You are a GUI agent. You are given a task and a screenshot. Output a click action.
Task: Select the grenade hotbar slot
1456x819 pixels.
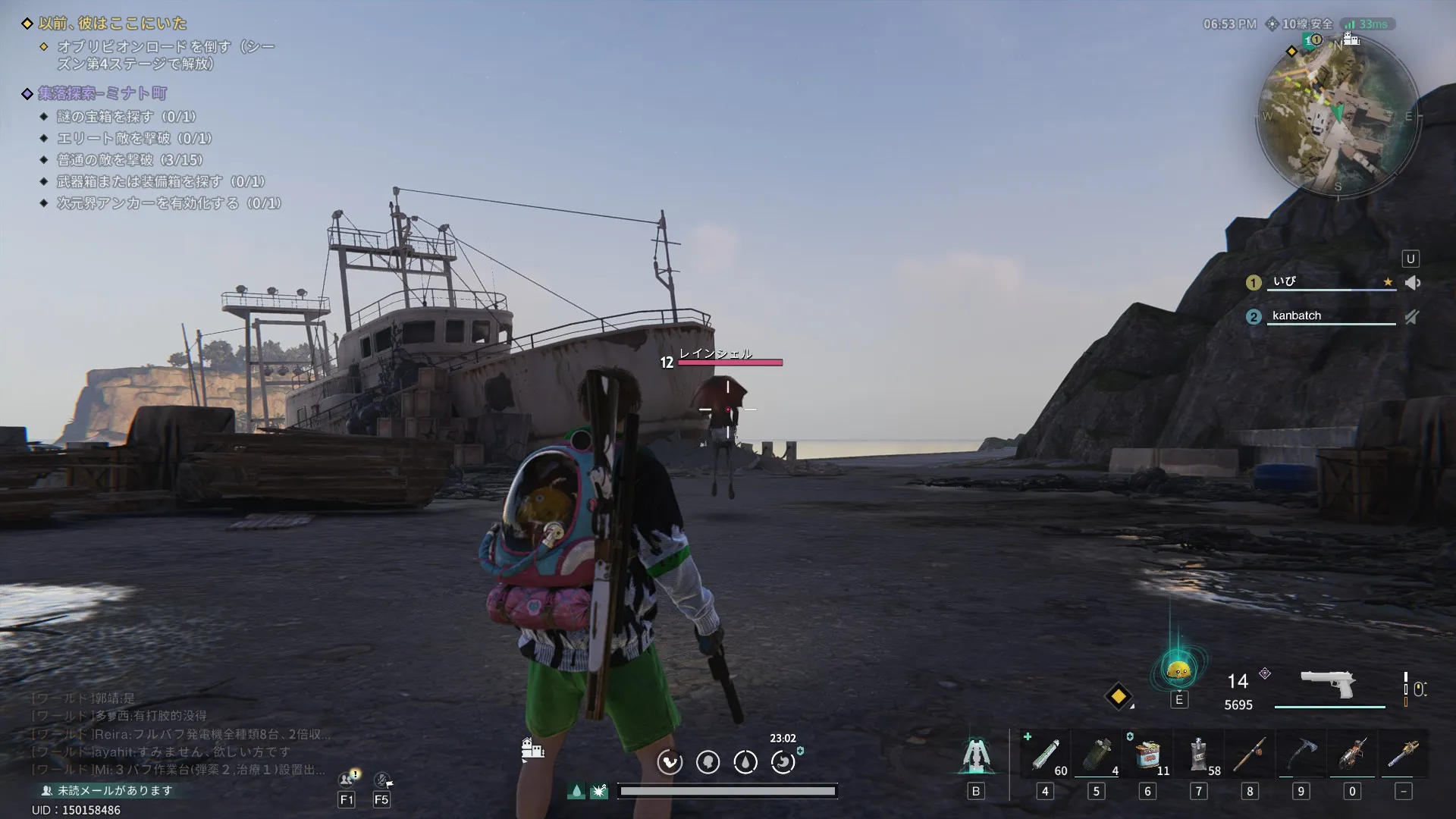point(1096,755)
